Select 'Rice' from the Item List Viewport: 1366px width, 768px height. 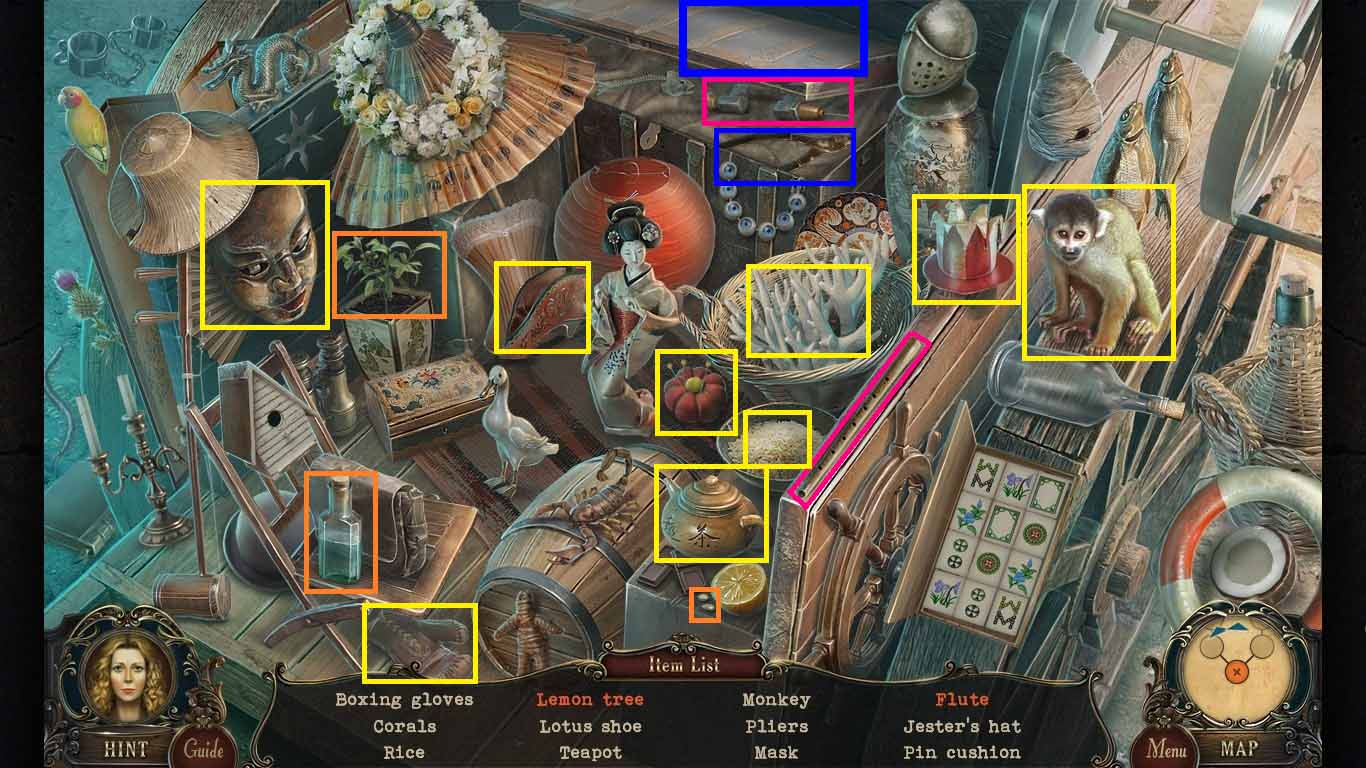click(x=404, y=752)
